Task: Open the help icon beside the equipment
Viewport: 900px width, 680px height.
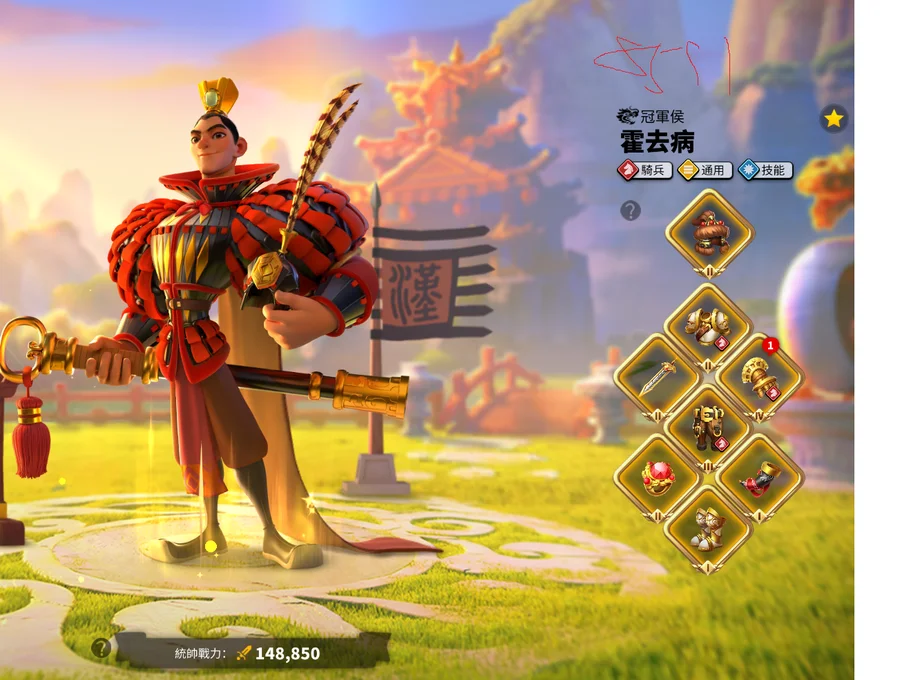Action: [630, 210]
